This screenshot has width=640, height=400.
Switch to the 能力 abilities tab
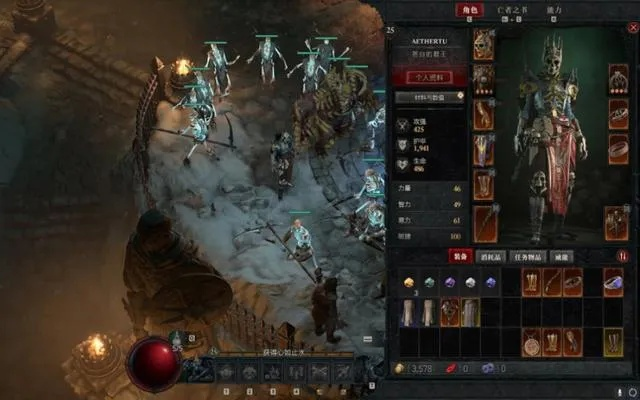(554, 10)
